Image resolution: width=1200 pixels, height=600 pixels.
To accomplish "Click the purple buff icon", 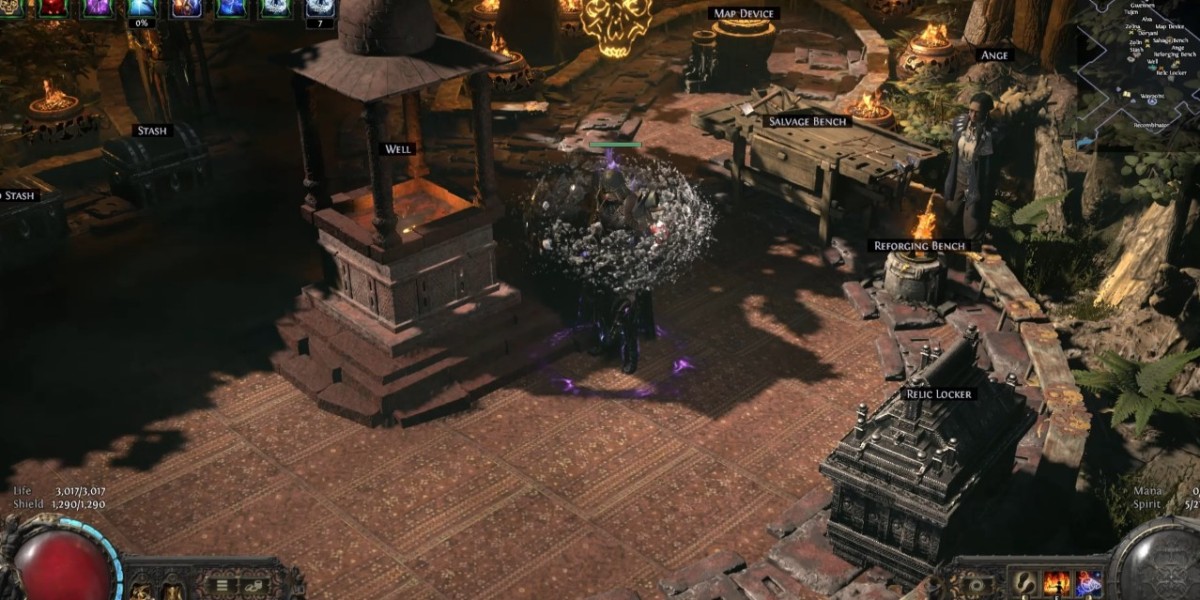I will click(98, 8).
